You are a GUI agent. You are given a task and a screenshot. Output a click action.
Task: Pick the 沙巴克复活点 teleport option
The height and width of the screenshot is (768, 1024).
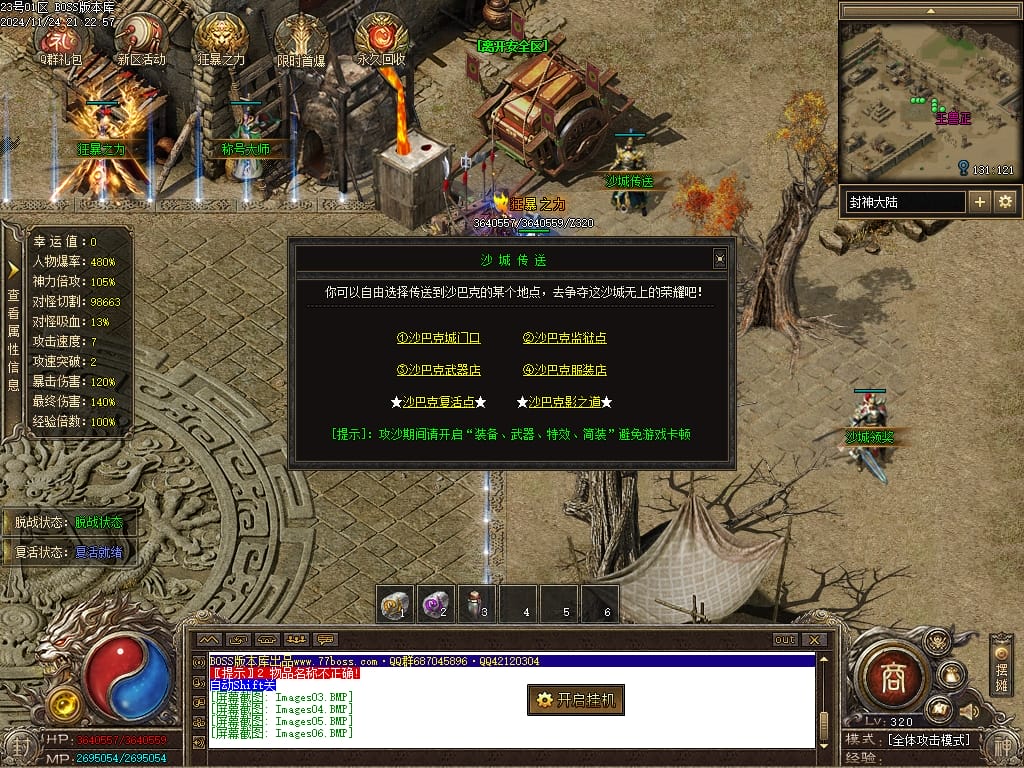coord(438,402)
